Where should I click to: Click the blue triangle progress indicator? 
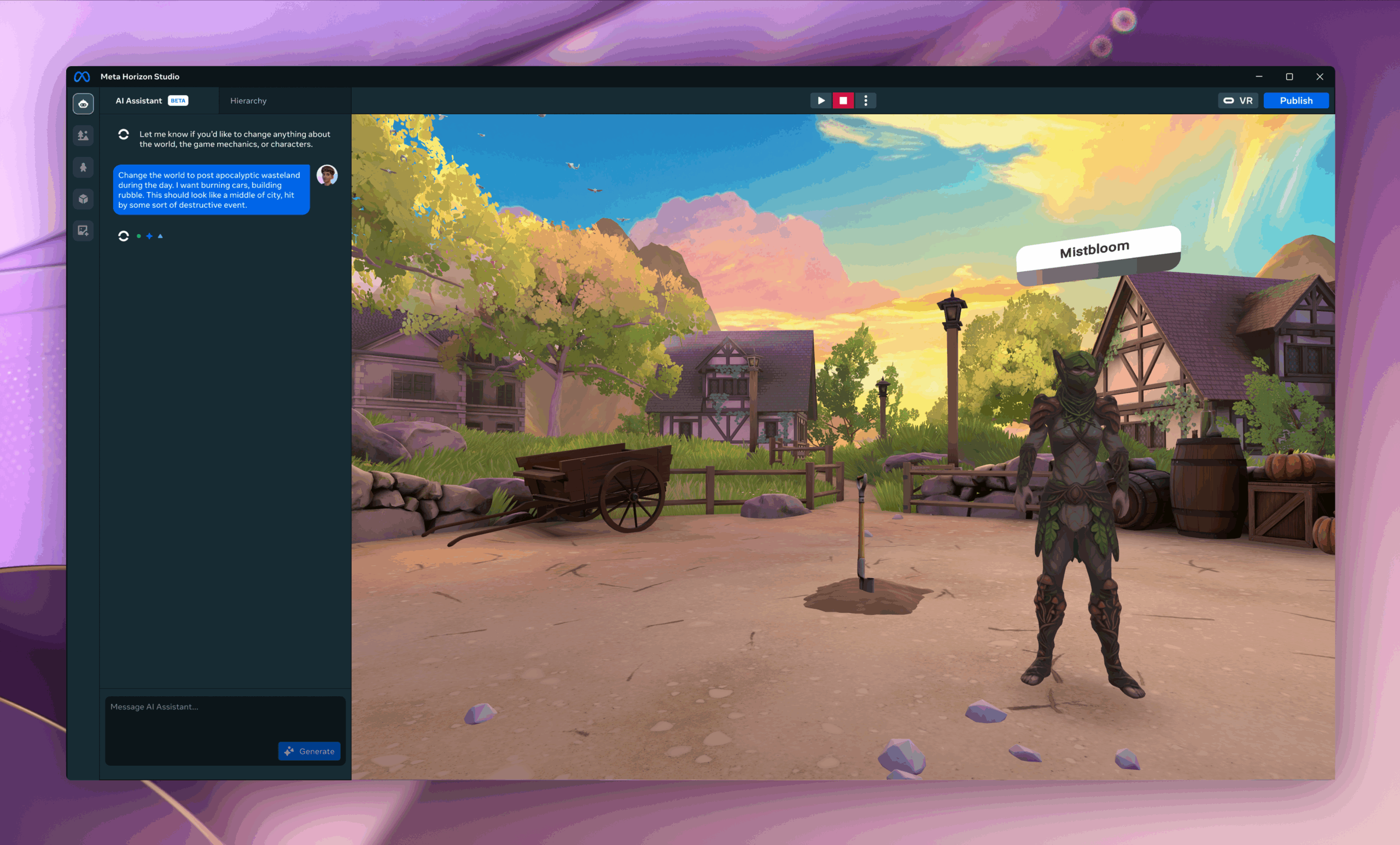[160, 236]
